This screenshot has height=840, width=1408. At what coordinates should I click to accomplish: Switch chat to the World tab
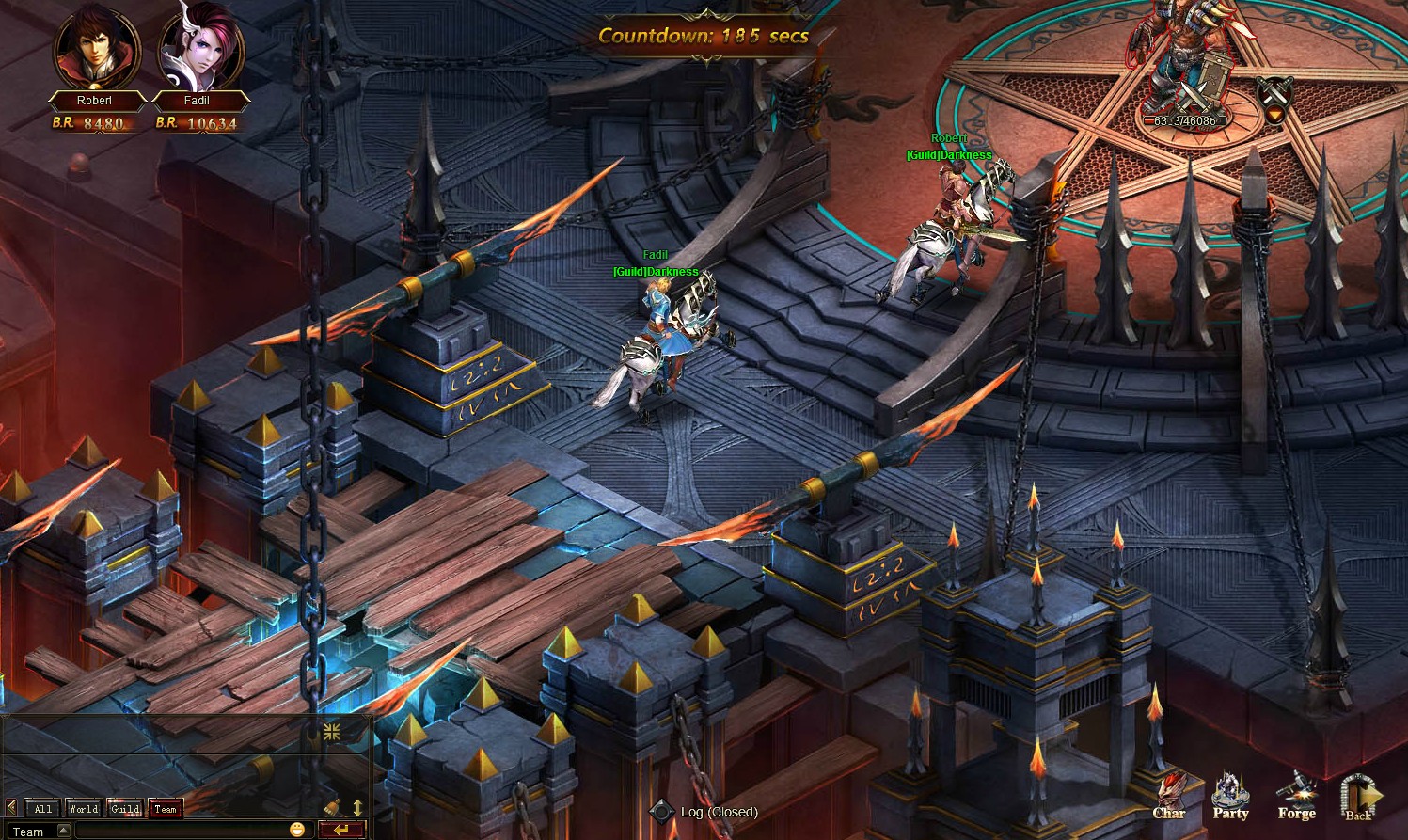[83, 808]
